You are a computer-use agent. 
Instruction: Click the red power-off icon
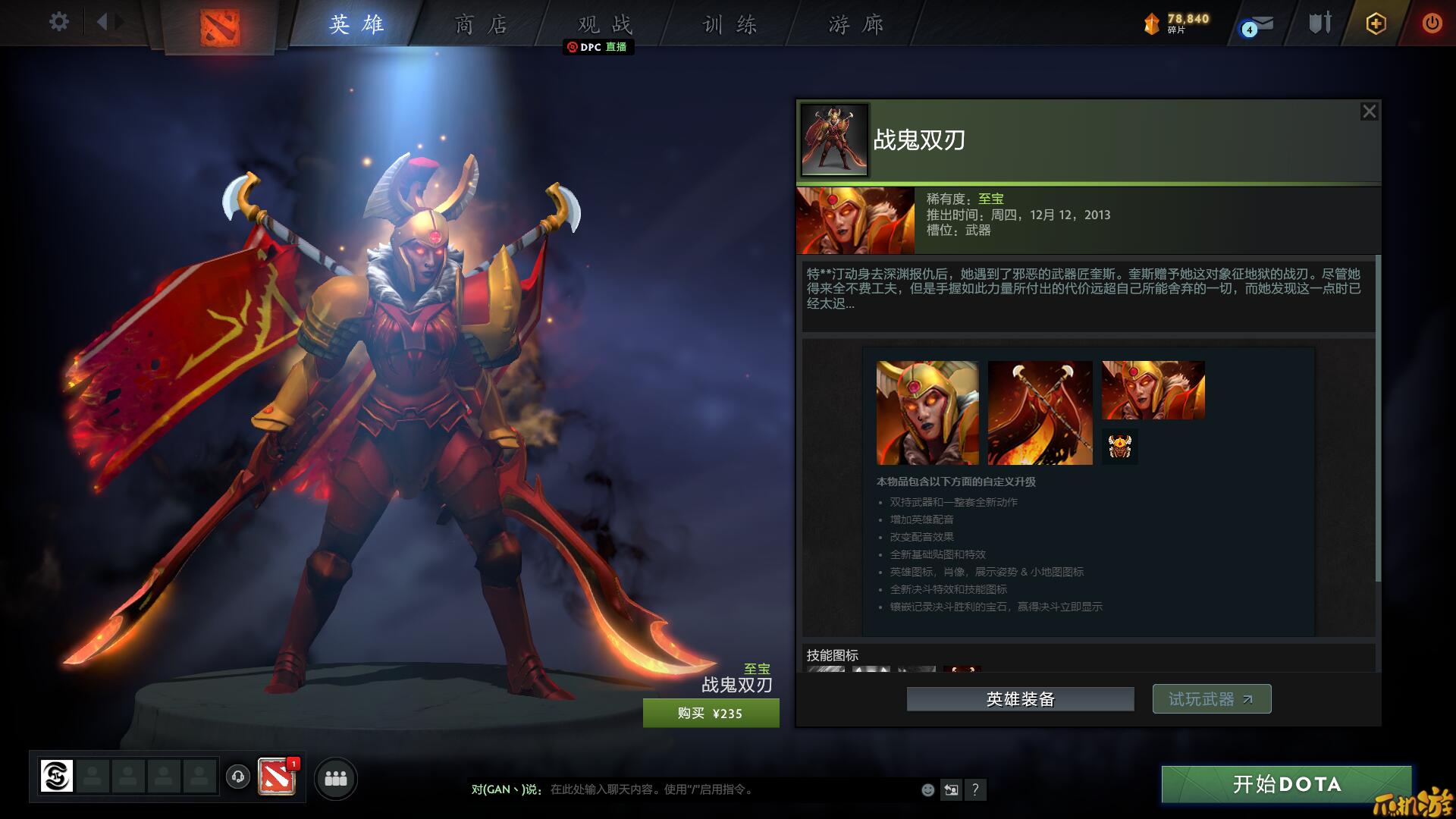[x=1432, y=24]
